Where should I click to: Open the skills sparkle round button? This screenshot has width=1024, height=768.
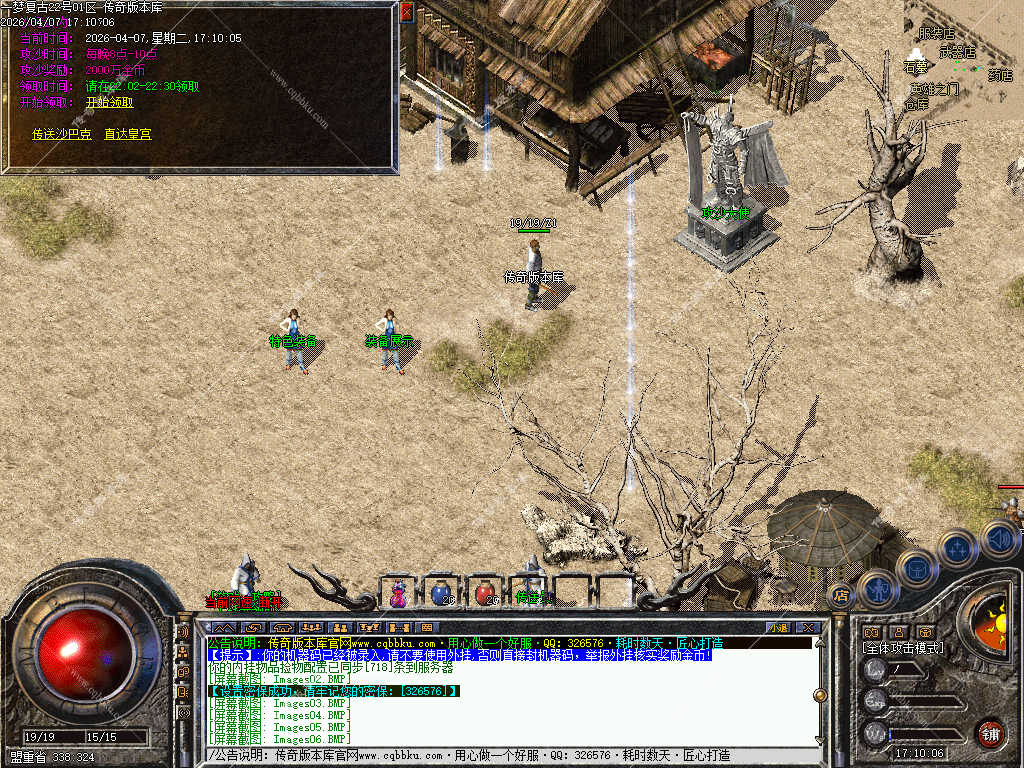[x=956, y=548]
